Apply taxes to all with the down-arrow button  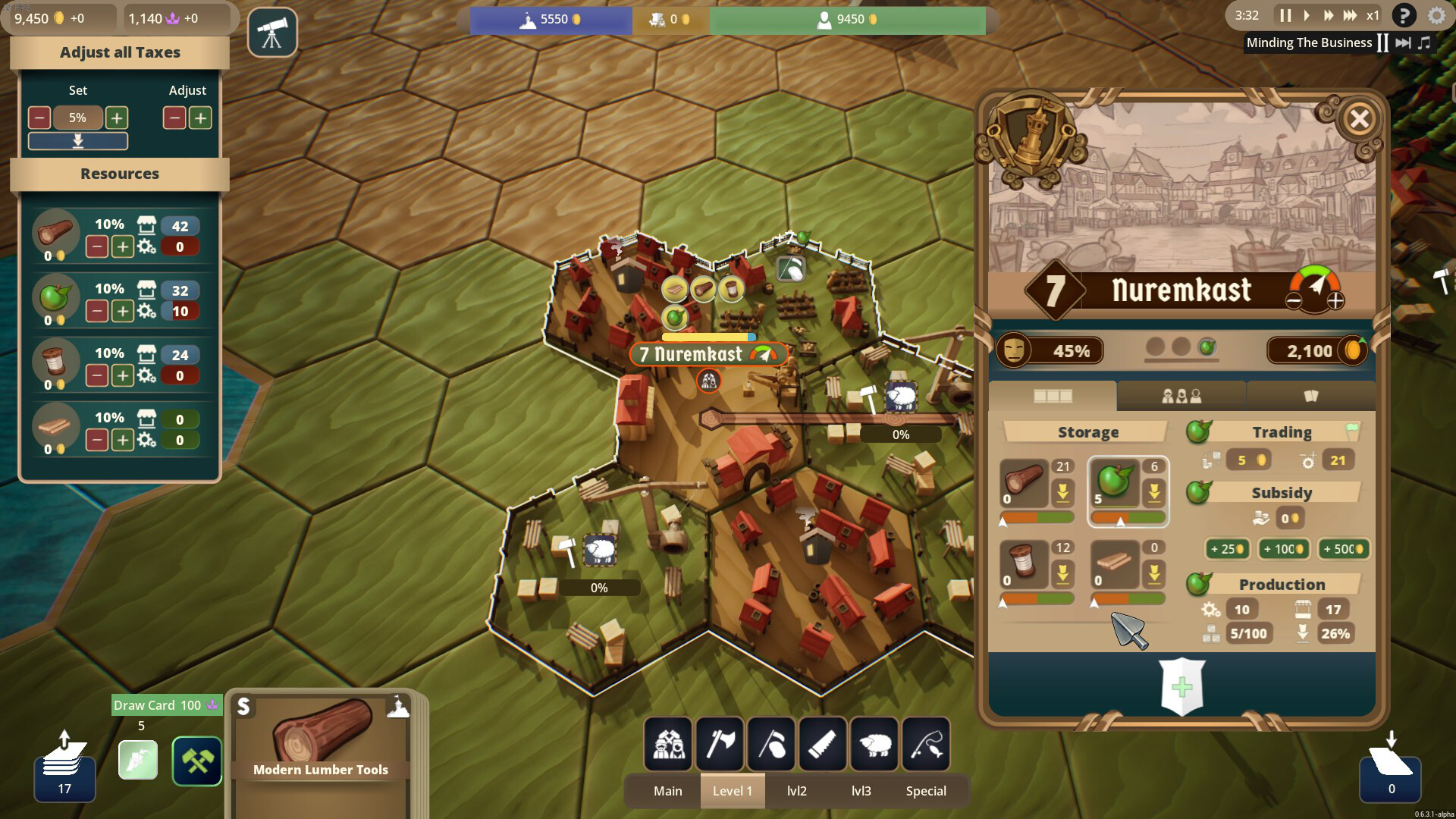77,140
